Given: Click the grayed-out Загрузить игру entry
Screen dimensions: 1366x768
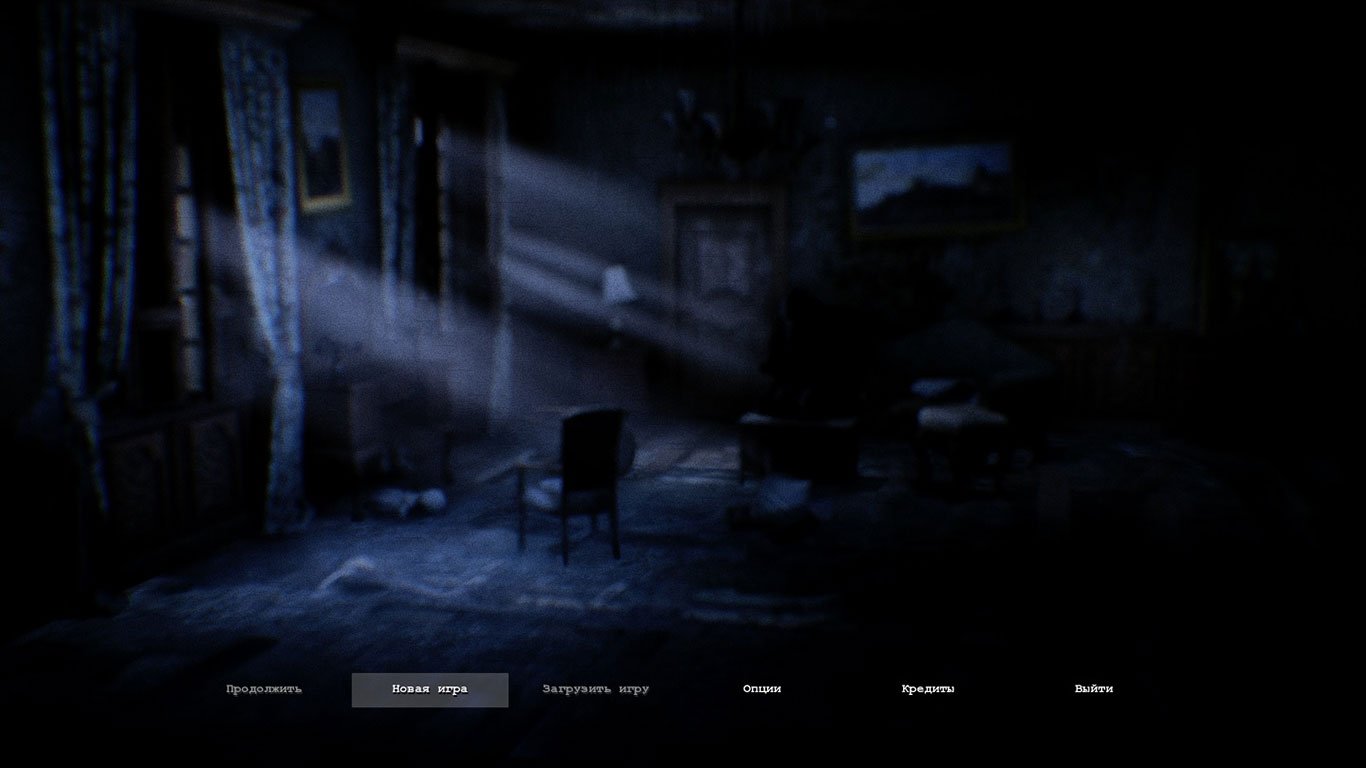Looking at the screenshot, I should 594,689.
